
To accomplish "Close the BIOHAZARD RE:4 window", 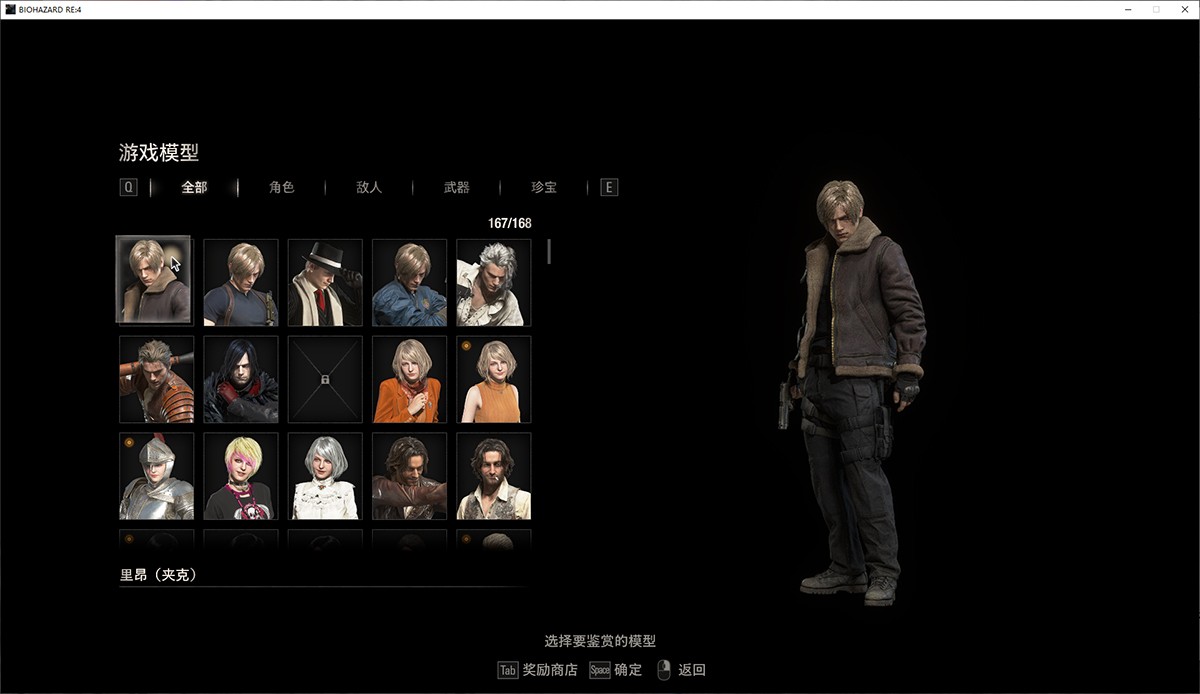I will [x=1180, y=9].
